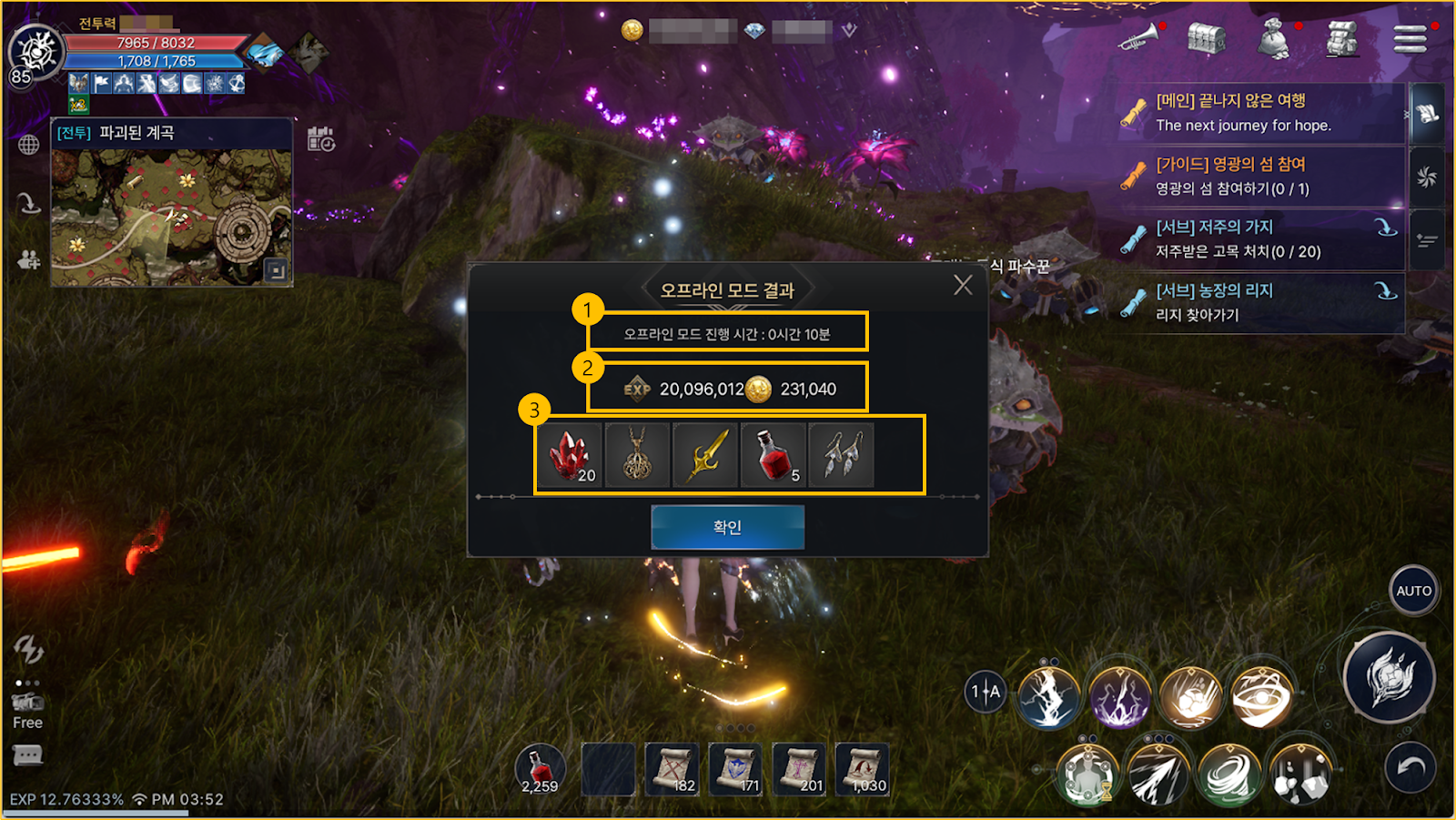Screen dimensions: 1456x820
Task: Use the red potion quick slot
Action: pos(540,770)
